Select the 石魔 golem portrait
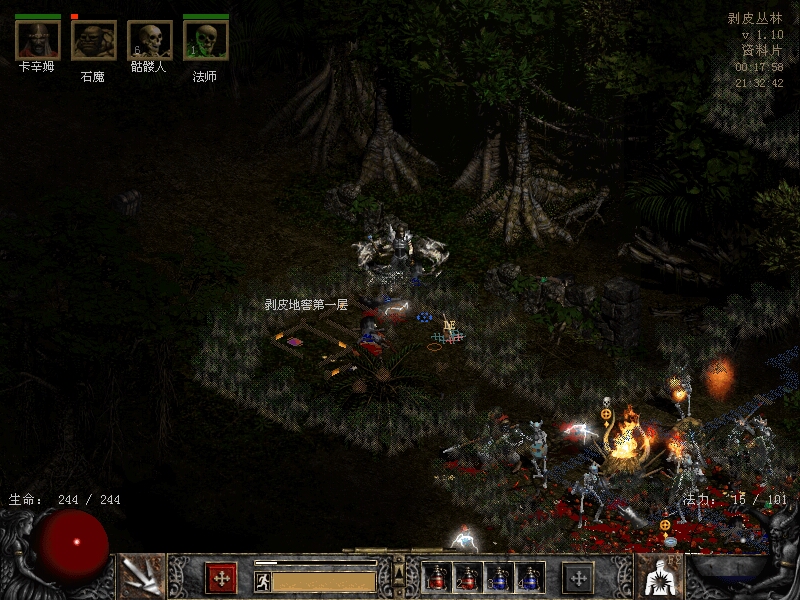This screenshot has width=800, height=600. coord(93,40)
